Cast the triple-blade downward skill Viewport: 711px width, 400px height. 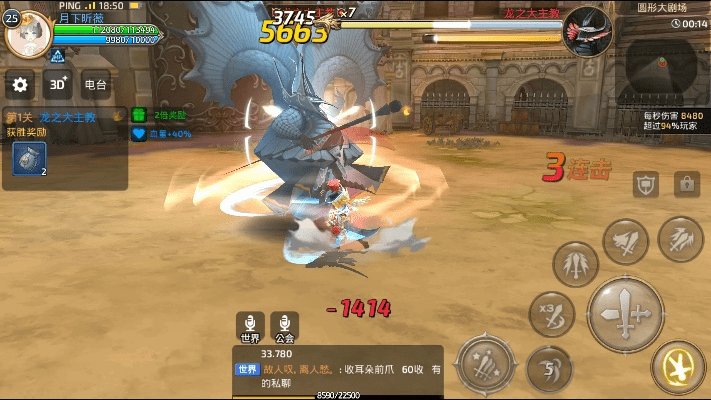click(x=576, y=264)
